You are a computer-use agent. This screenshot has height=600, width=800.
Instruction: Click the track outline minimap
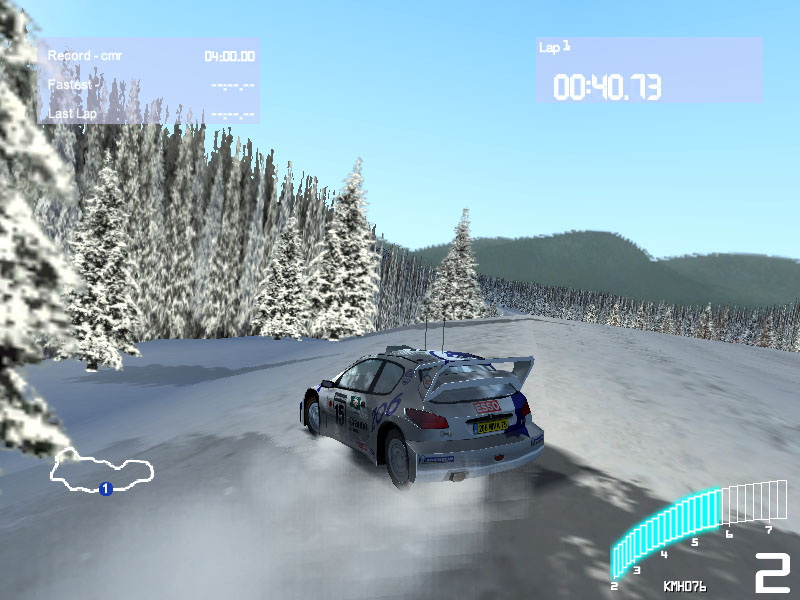[103, 468]
